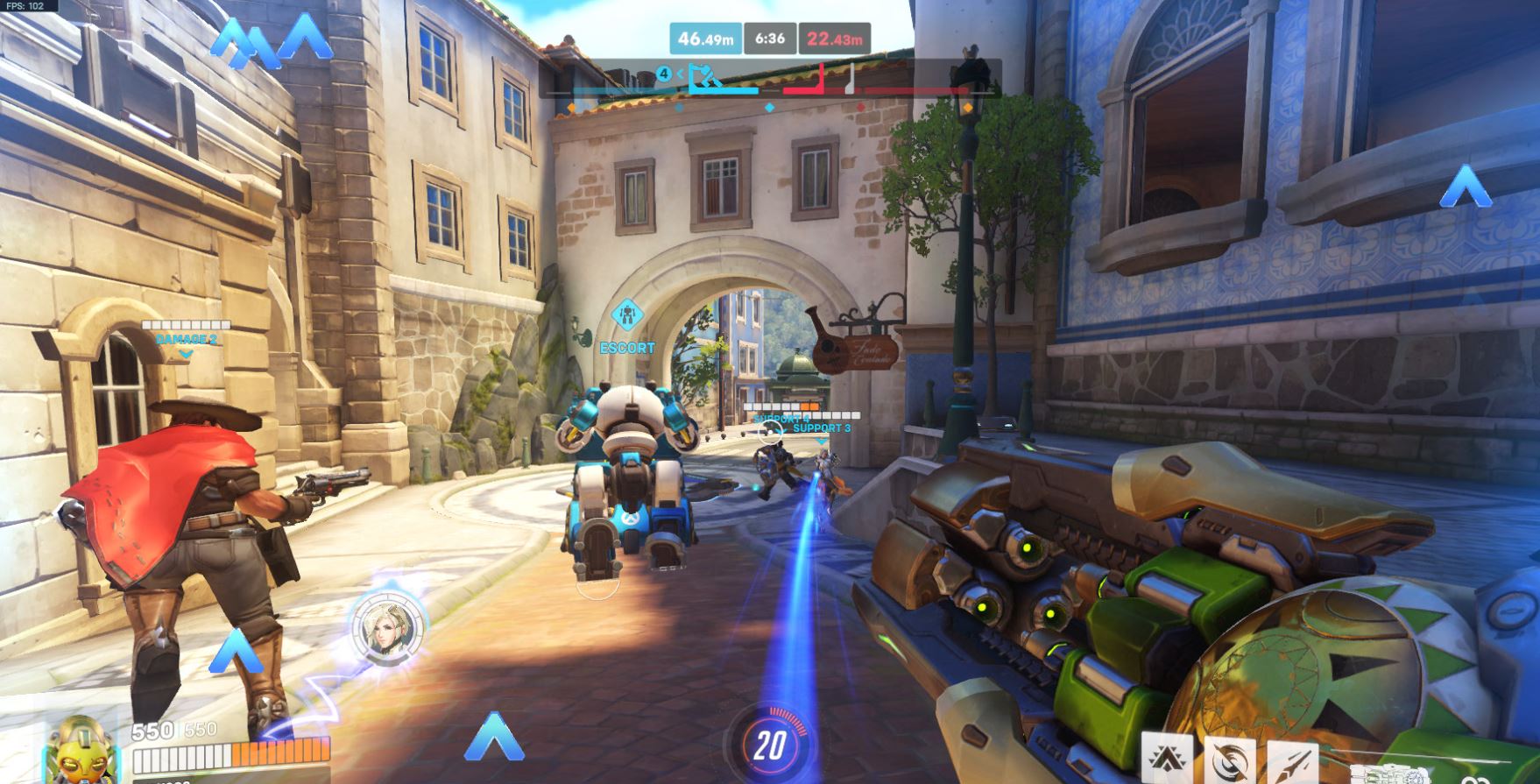The image size is (1540, 784).
Task: Click the Escort objective marker
Action: 627,316
